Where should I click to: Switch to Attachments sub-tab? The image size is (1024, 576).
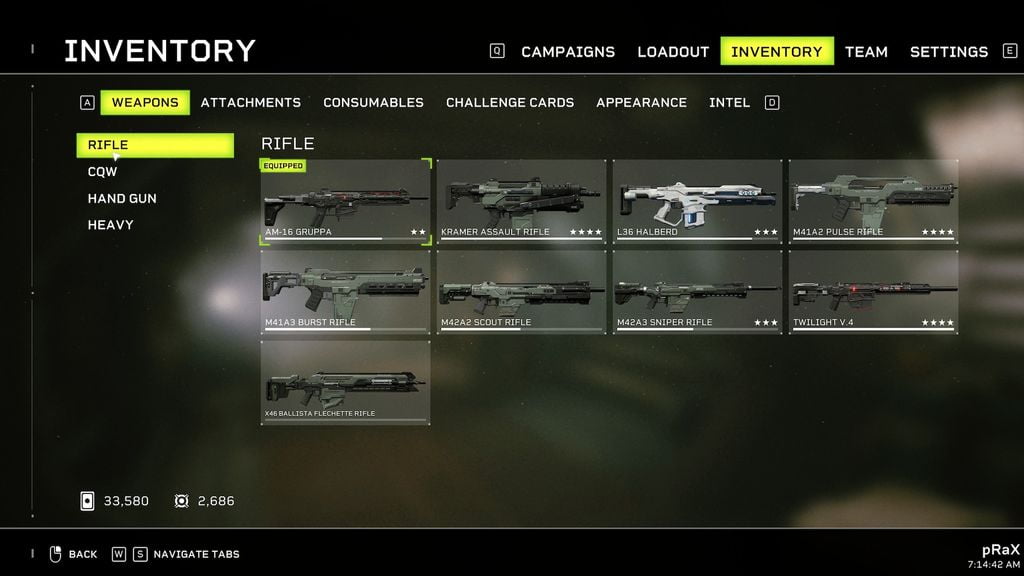point(250,102)
